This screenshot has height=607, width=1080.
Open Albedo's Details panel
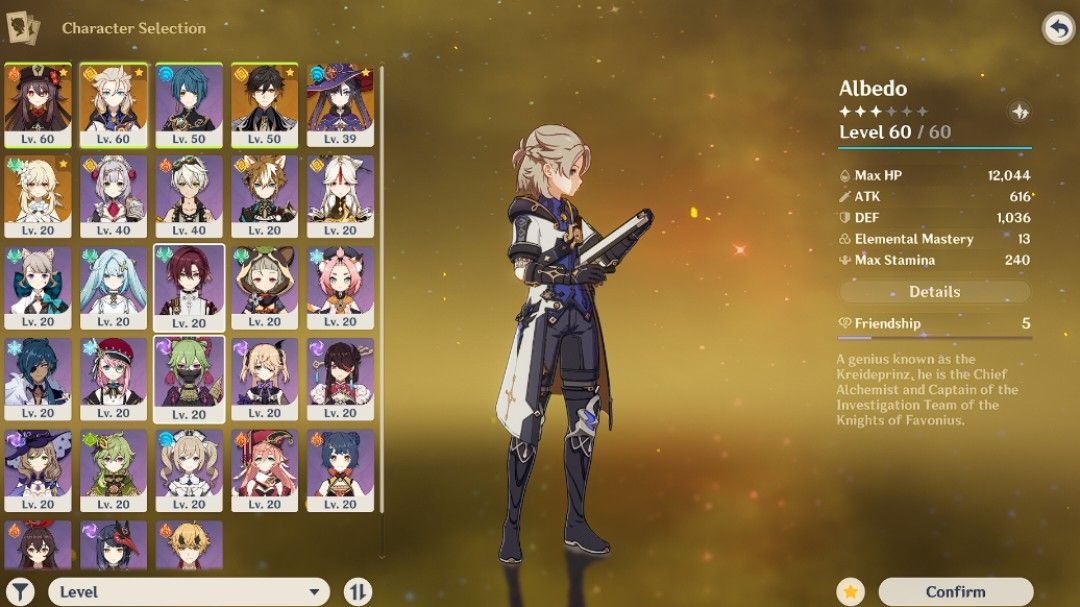click(934, 292)
